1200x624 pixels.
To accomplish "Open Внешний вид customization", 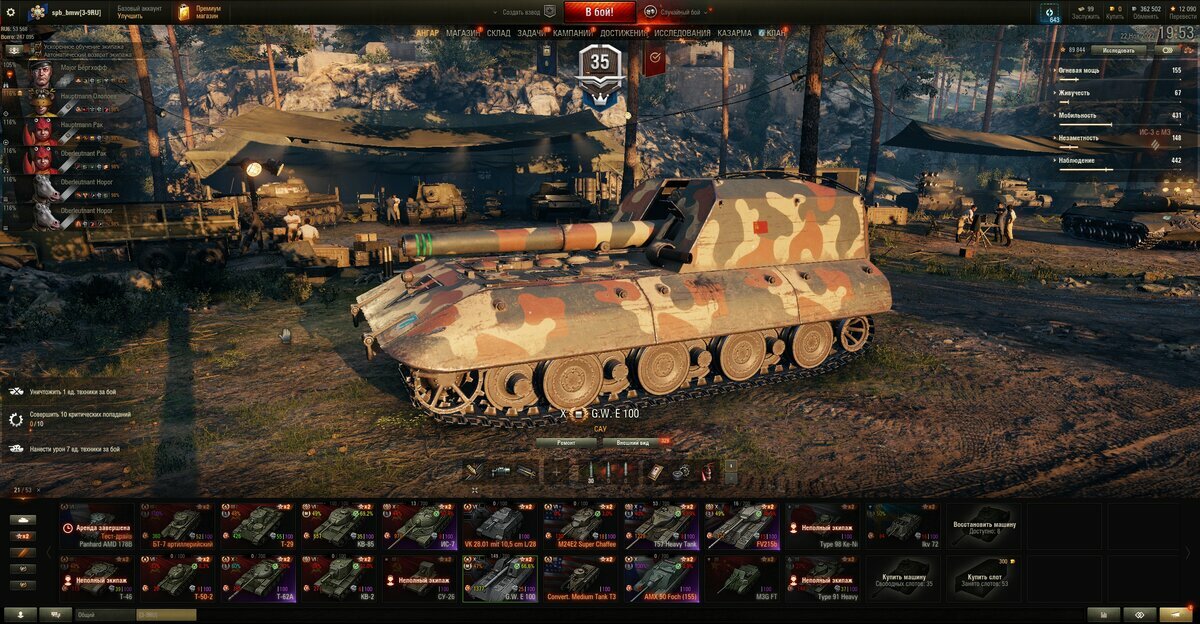I will (x=634, y=441).
